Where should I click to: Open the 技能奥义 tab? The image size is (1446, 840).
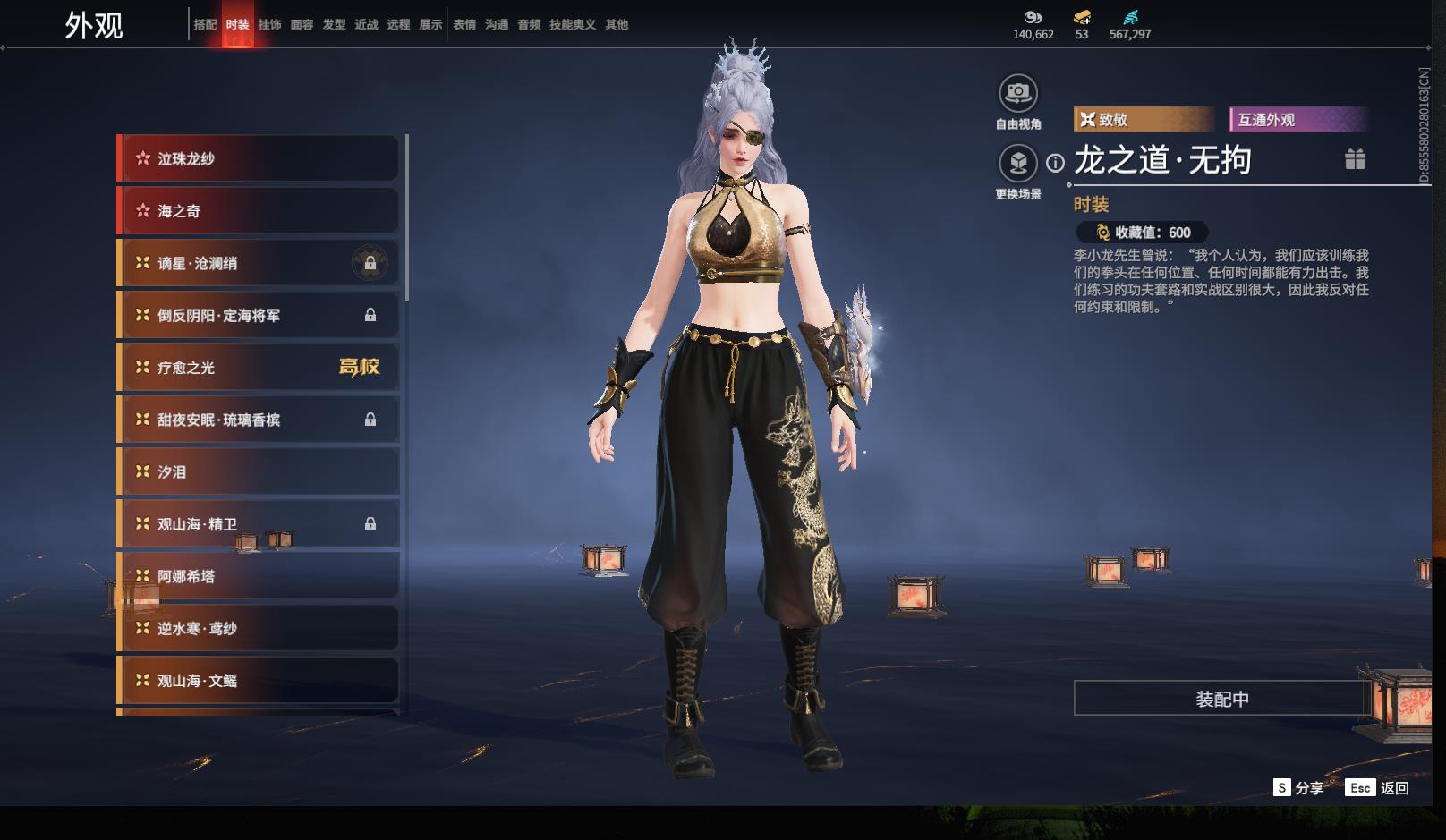pyautogui.click(x=572, y=25)
